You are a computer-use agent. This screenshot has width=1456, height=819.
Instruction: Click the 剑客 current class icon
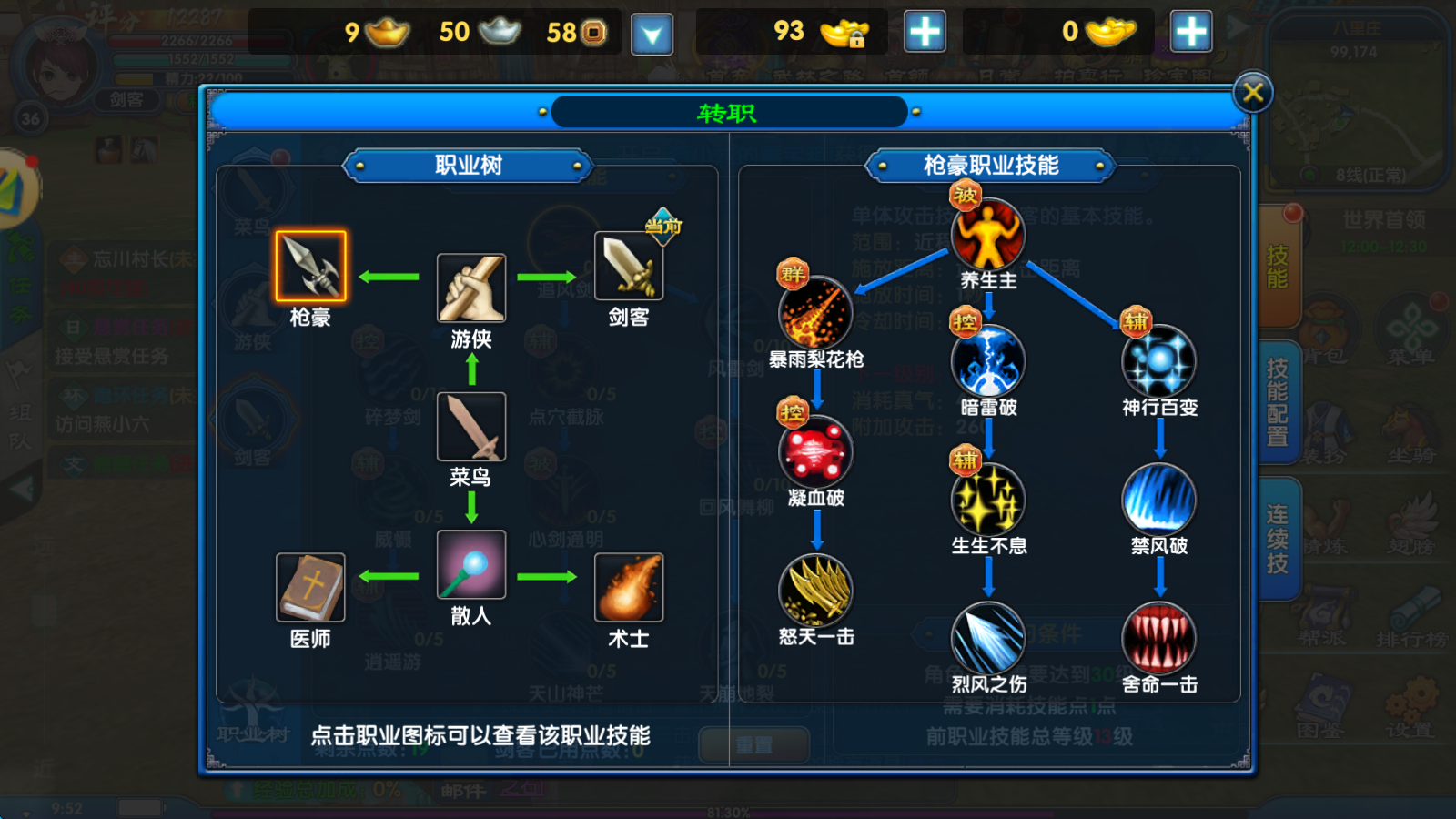tap(628, 267)
